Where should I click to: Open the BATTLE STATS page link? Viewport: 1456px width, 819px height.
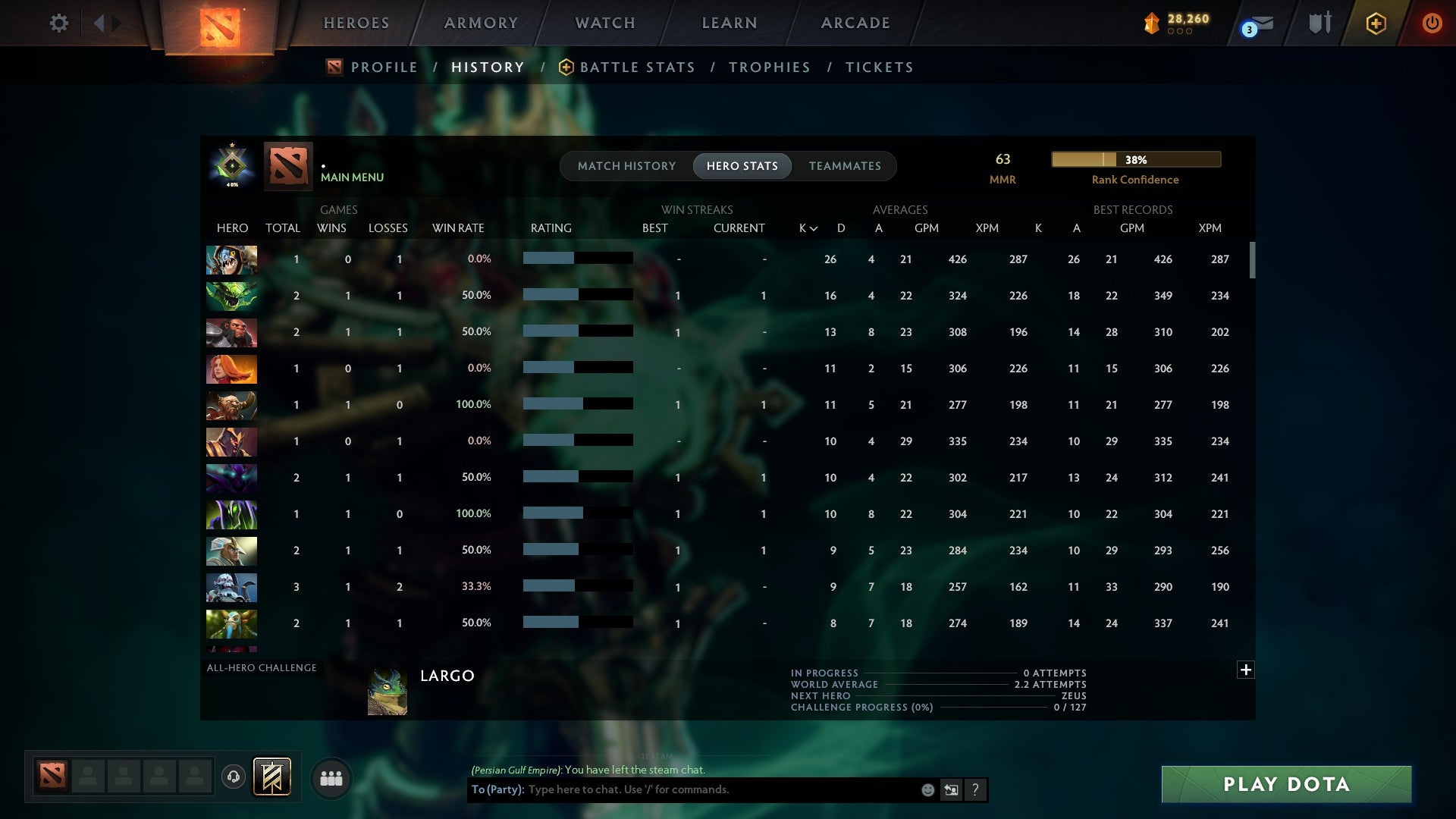[637, 67]
